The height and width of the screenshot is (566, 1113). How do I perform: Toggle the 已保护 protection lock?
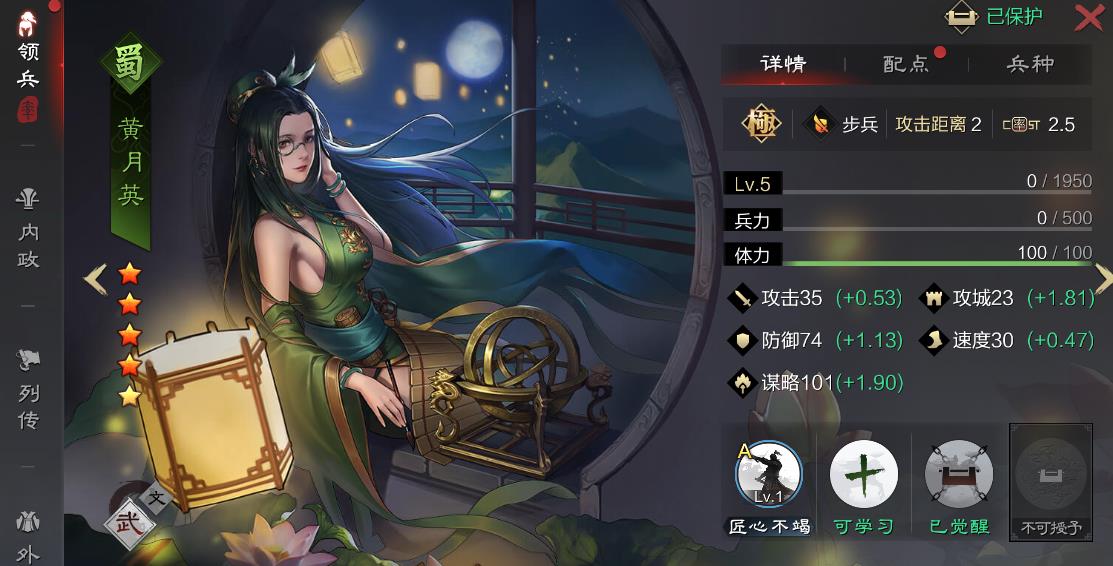tap(994, 17)
